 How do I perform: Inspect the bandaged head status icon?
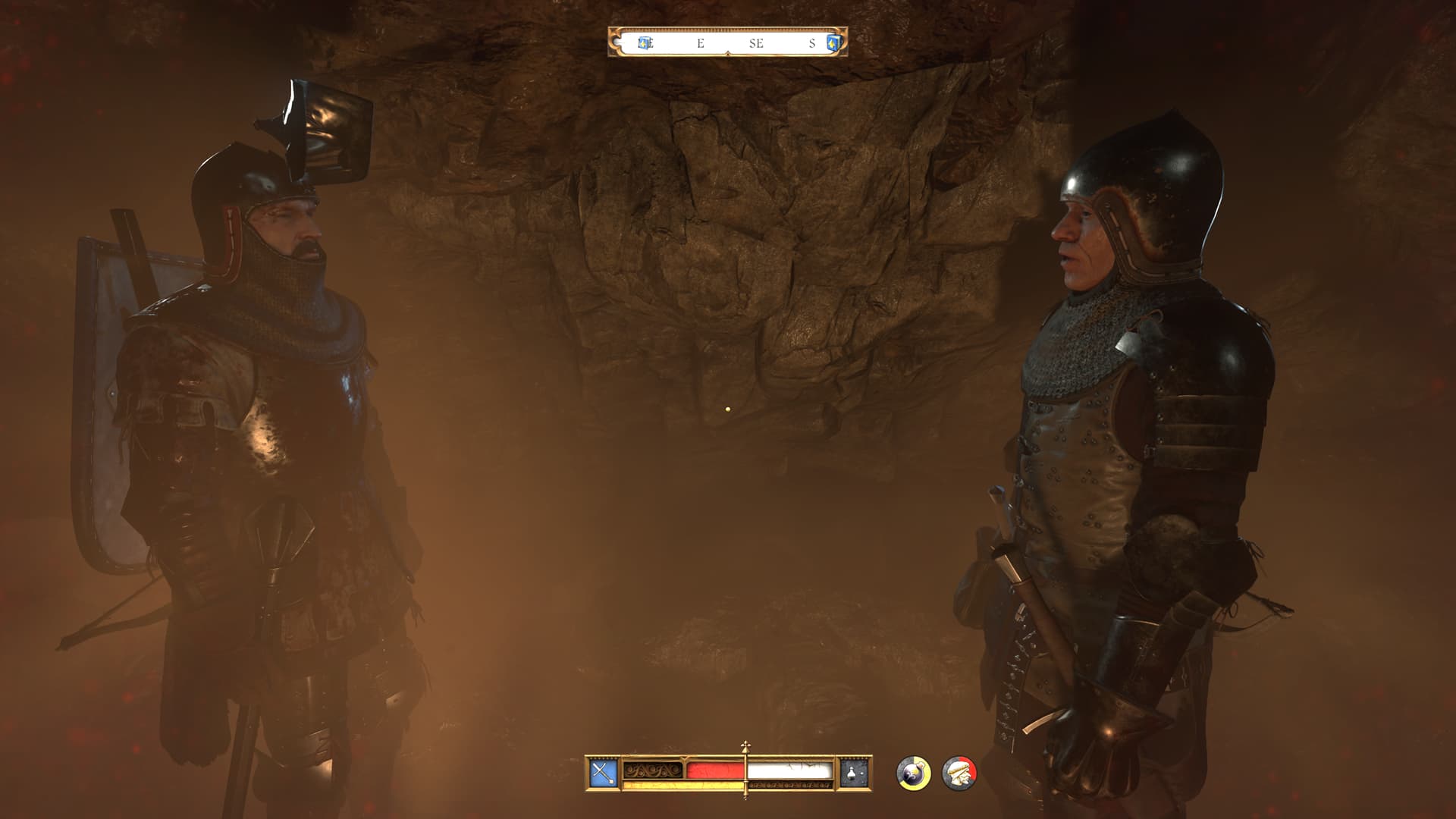[x=959, y=773]
